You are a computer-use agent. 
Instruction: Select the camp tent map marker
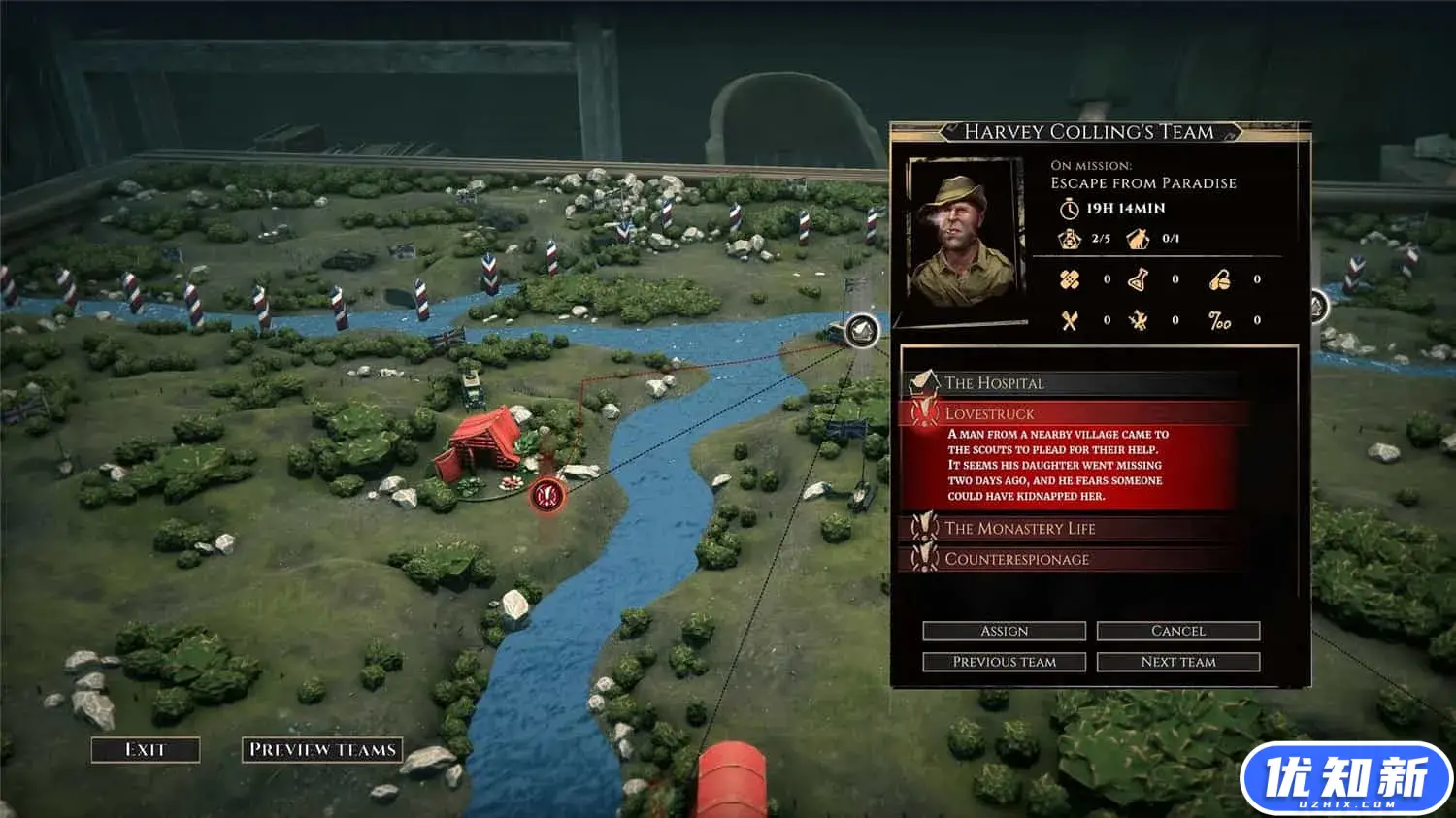[x=861, y=331]
